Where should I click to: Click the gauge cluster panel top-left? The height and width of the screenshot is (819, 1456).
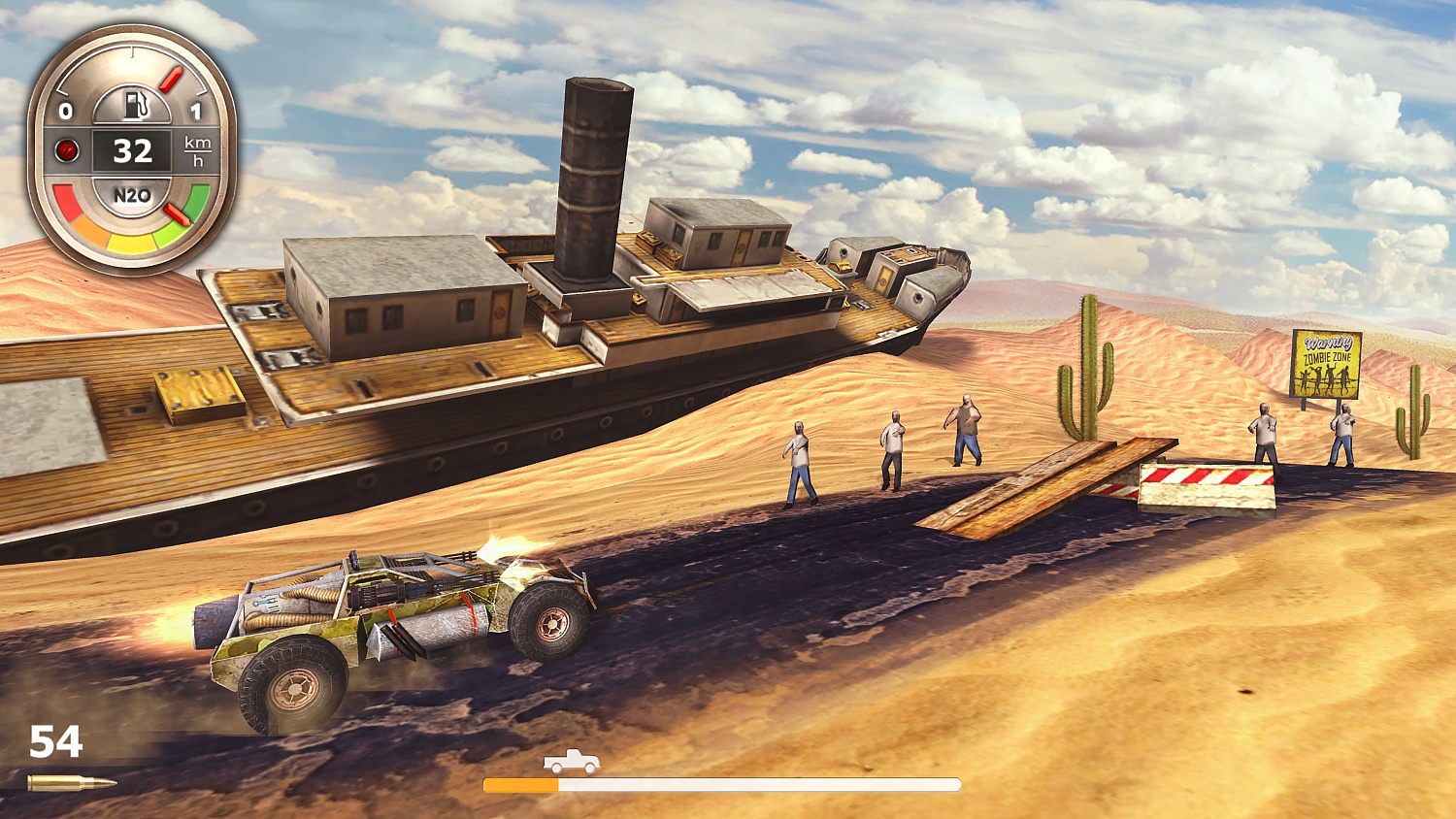pyautogui.click(x=133, y=146)
